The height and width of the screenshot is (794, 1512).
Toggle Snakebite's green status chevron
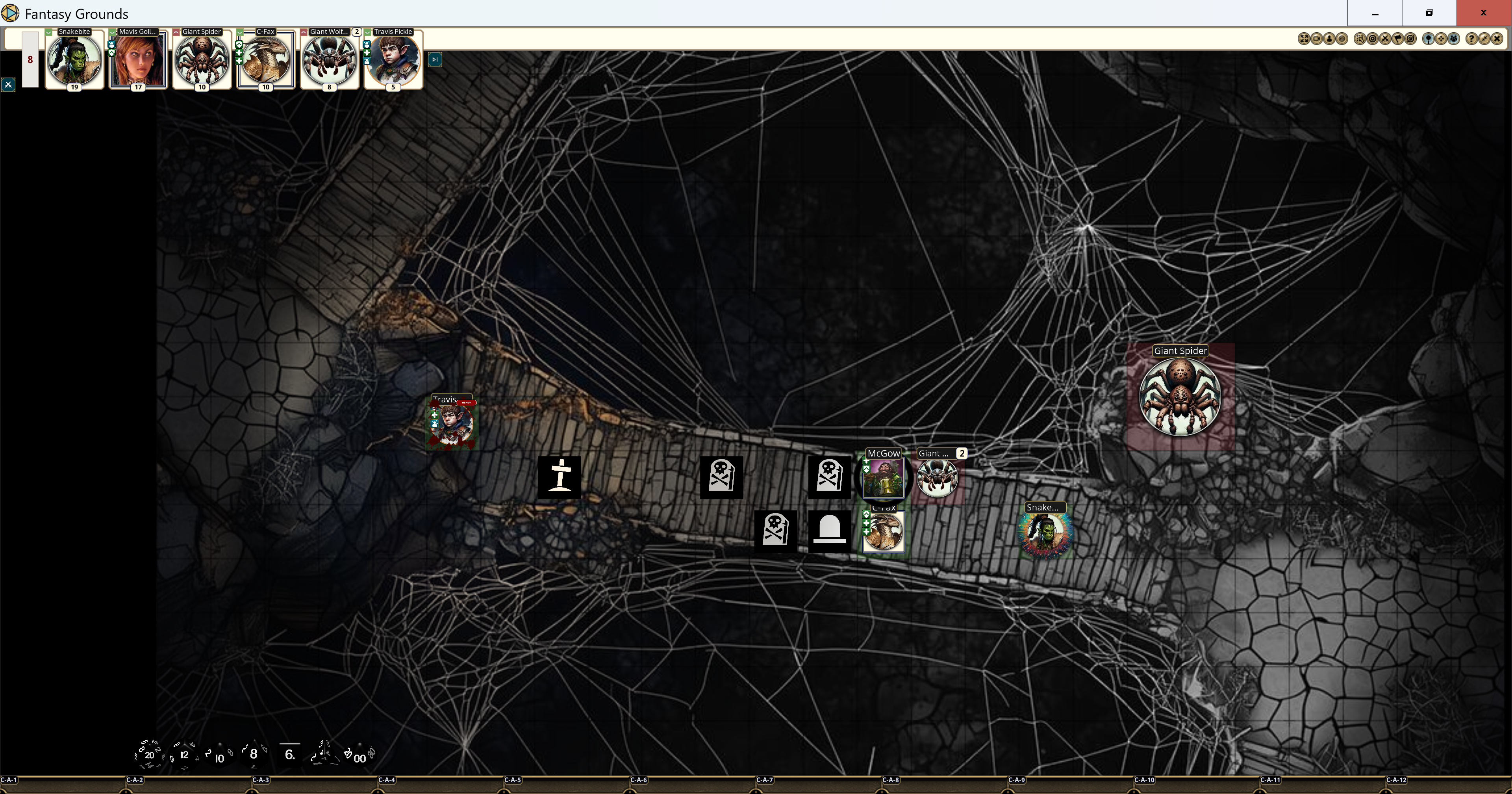point(49,32)
